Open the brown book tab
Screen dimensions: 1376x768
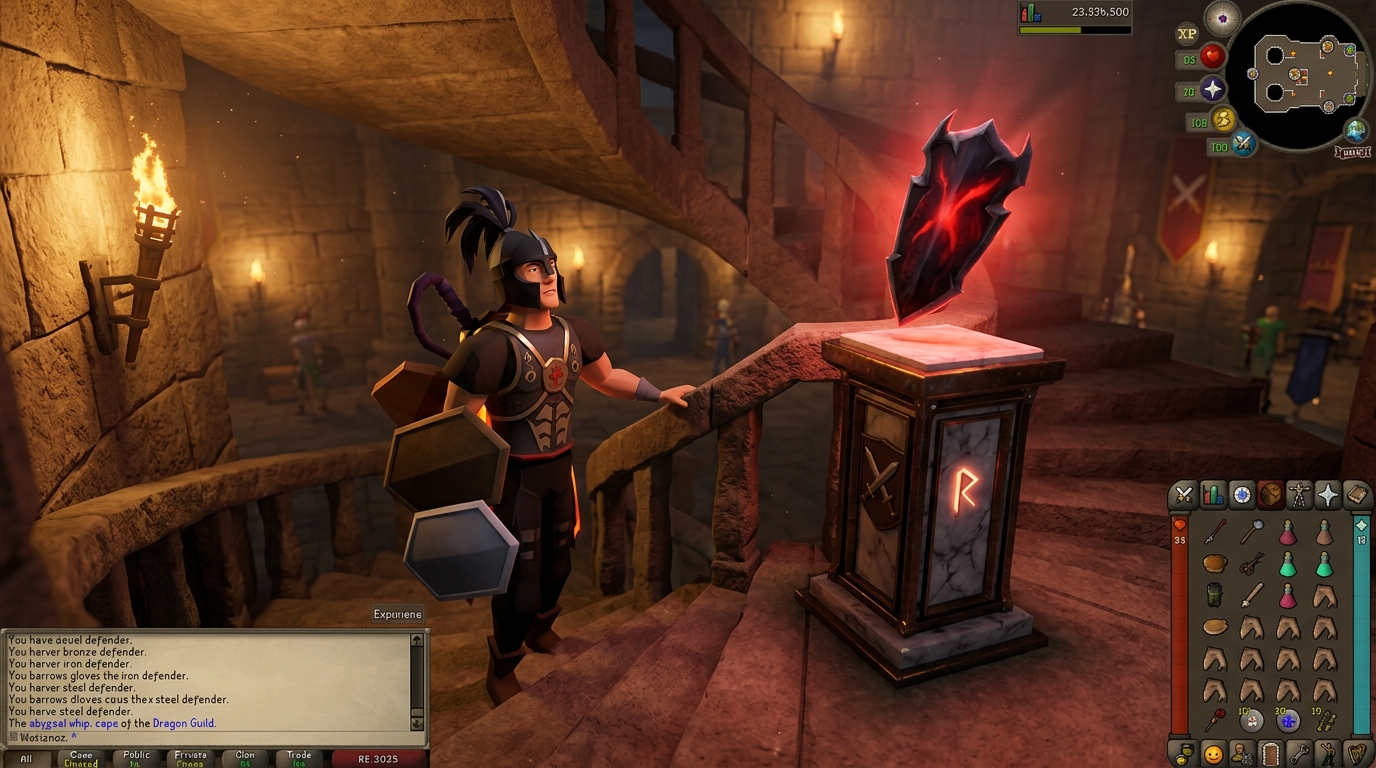click(1357, 494)
